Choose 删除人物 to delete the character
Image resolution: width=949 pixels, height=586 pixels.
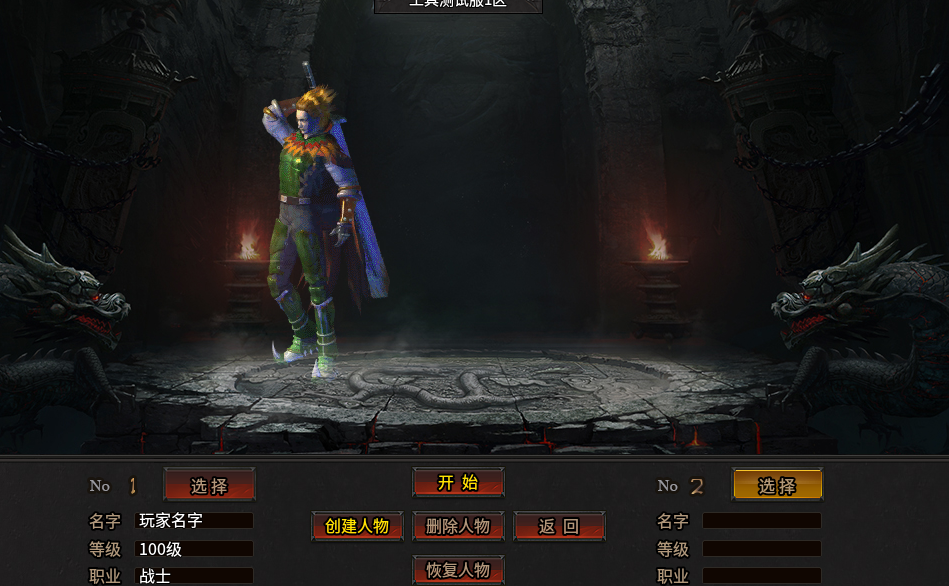(458, 526)
